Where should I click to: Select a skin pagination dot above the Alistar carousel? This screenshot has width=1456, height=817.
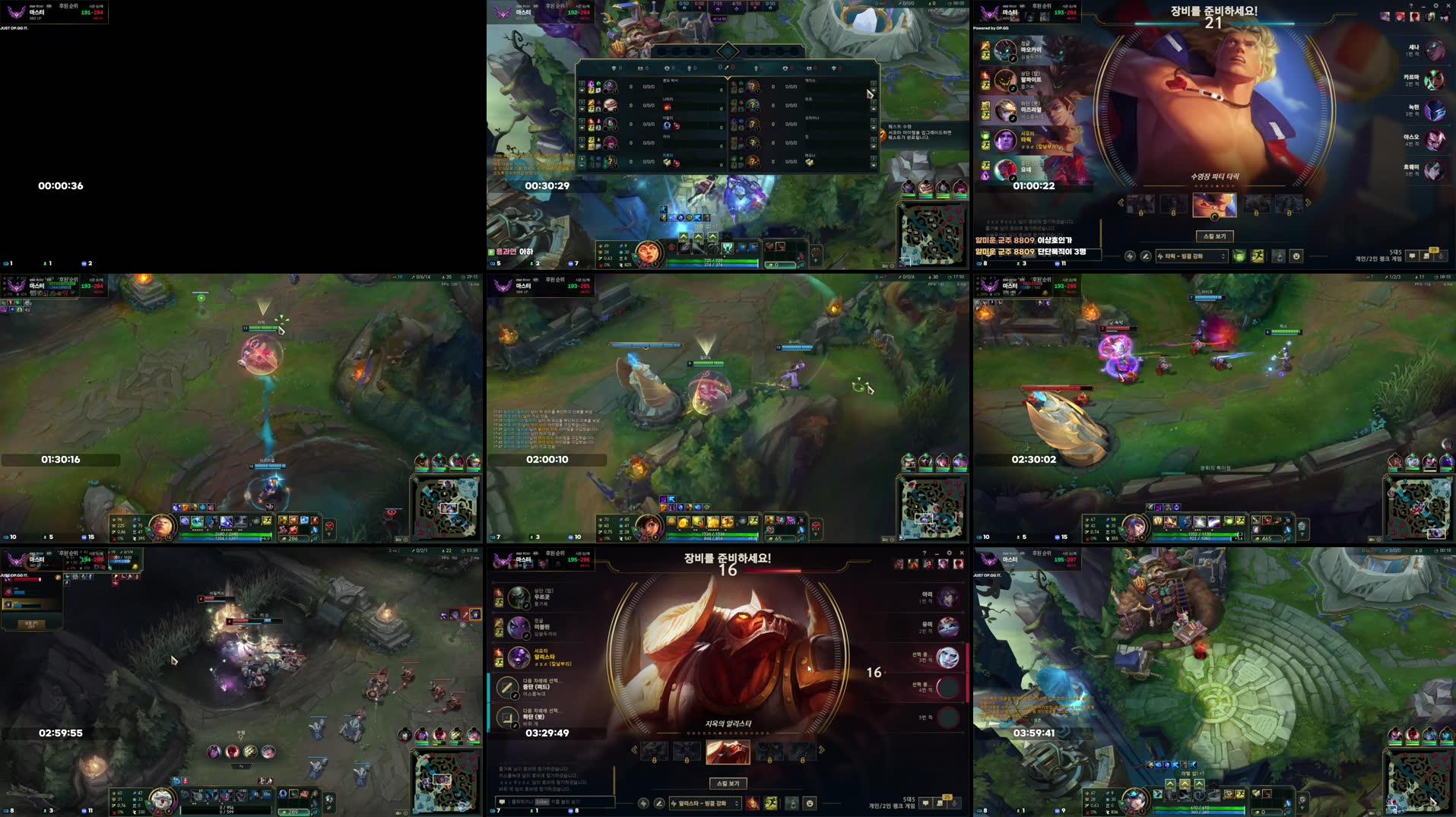click(722, 733)
